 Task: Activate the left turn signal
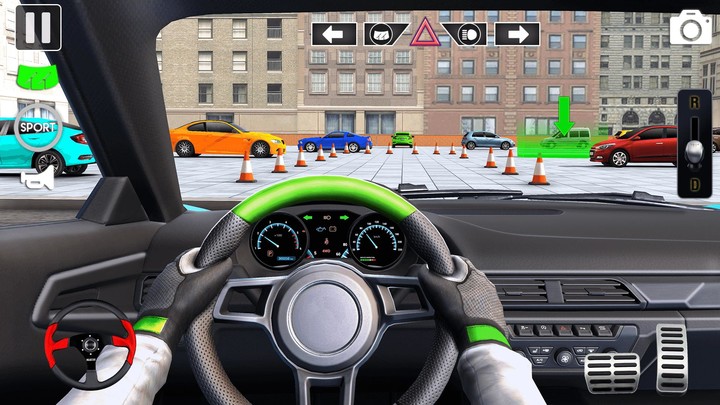(333, 35)
